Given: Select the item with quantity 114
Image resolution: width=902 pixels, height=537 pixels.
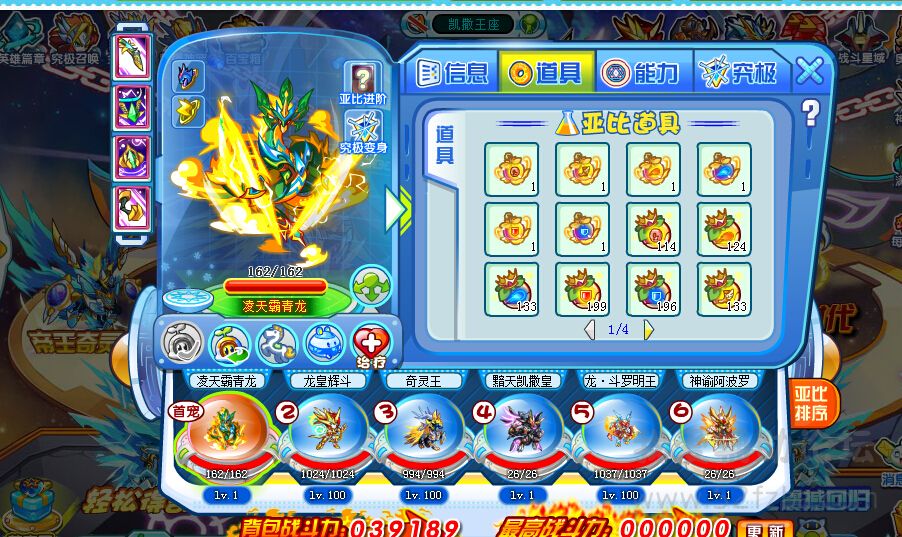Looking at the screenshot, I should tap(653, 229).
